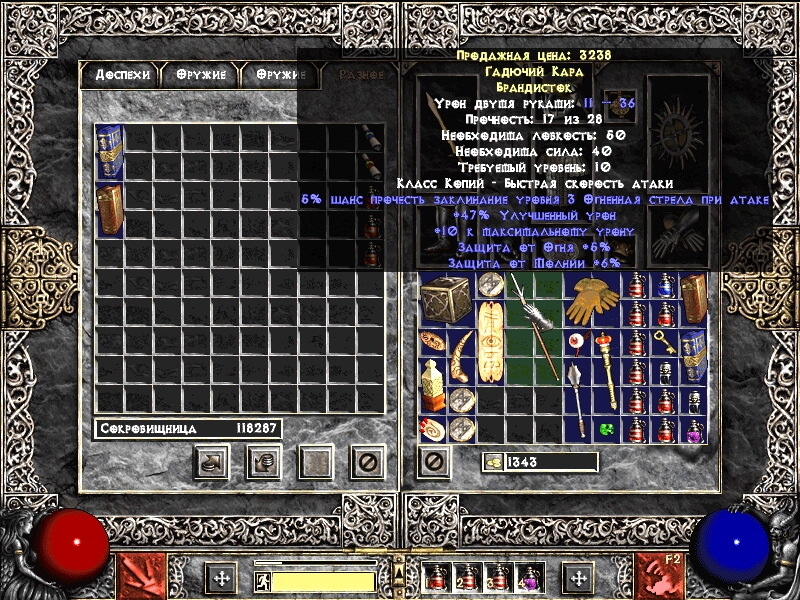Viewport: 800px width, 600px height.
Task: Click the Sell button in merchant panel
Action: (264, 462)
